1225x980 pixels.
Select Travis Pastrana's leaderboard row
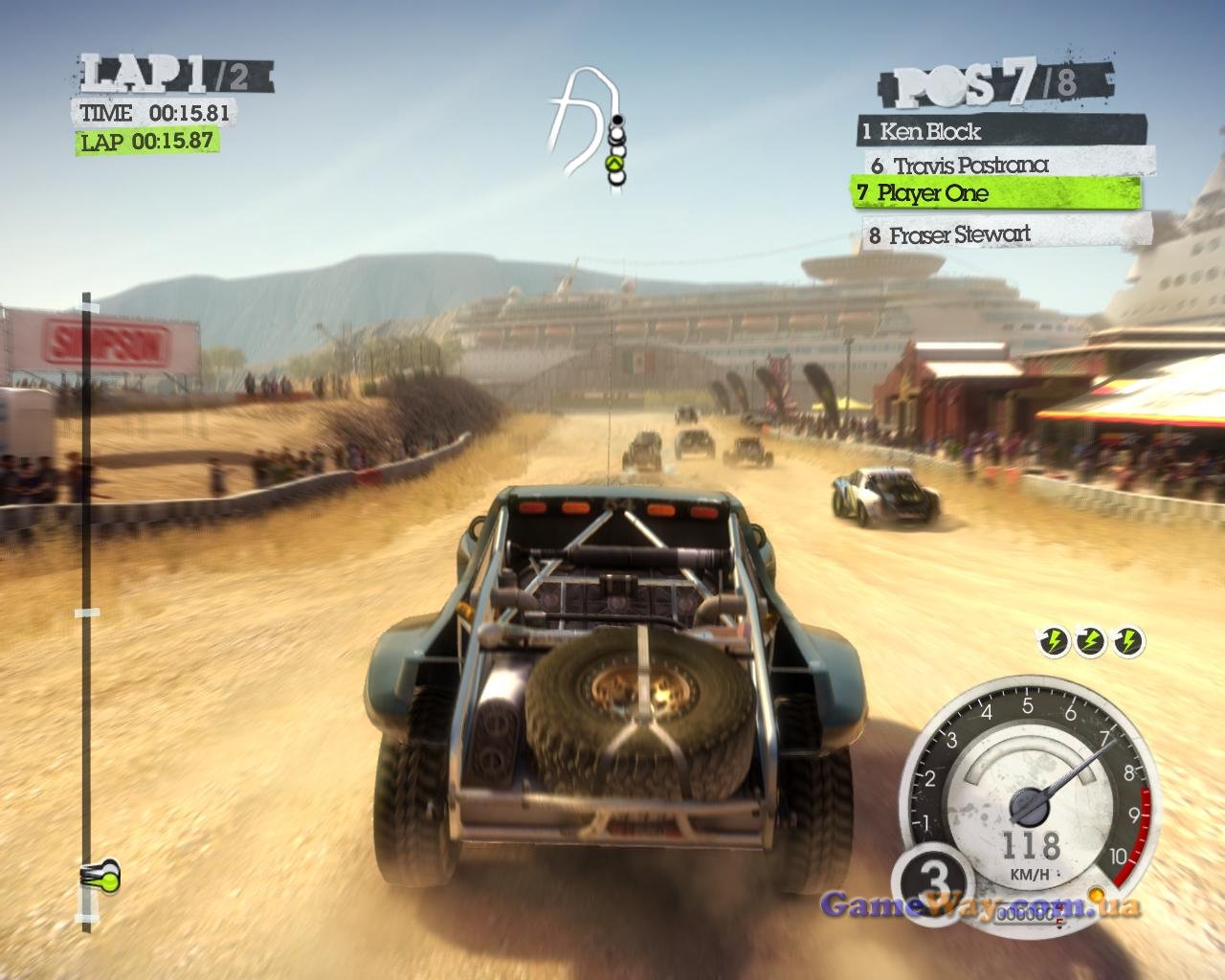(x=1005, y=165)
